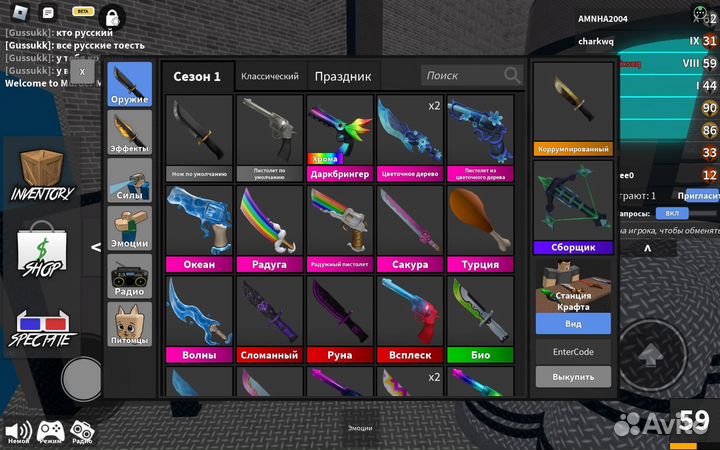Select the Сакура knife slot
This screenshot has width=720, height=450.
(x=410, y=228)
